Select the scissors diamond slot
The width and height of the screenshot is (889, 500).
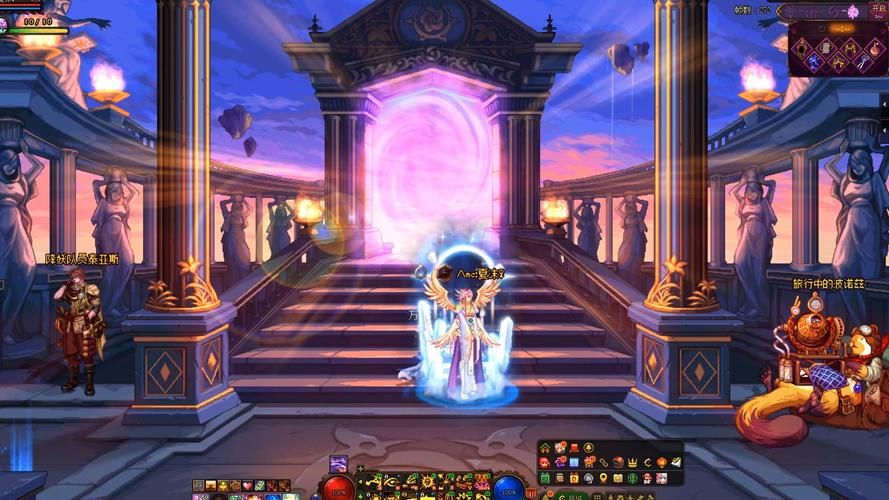click(863, 62)
